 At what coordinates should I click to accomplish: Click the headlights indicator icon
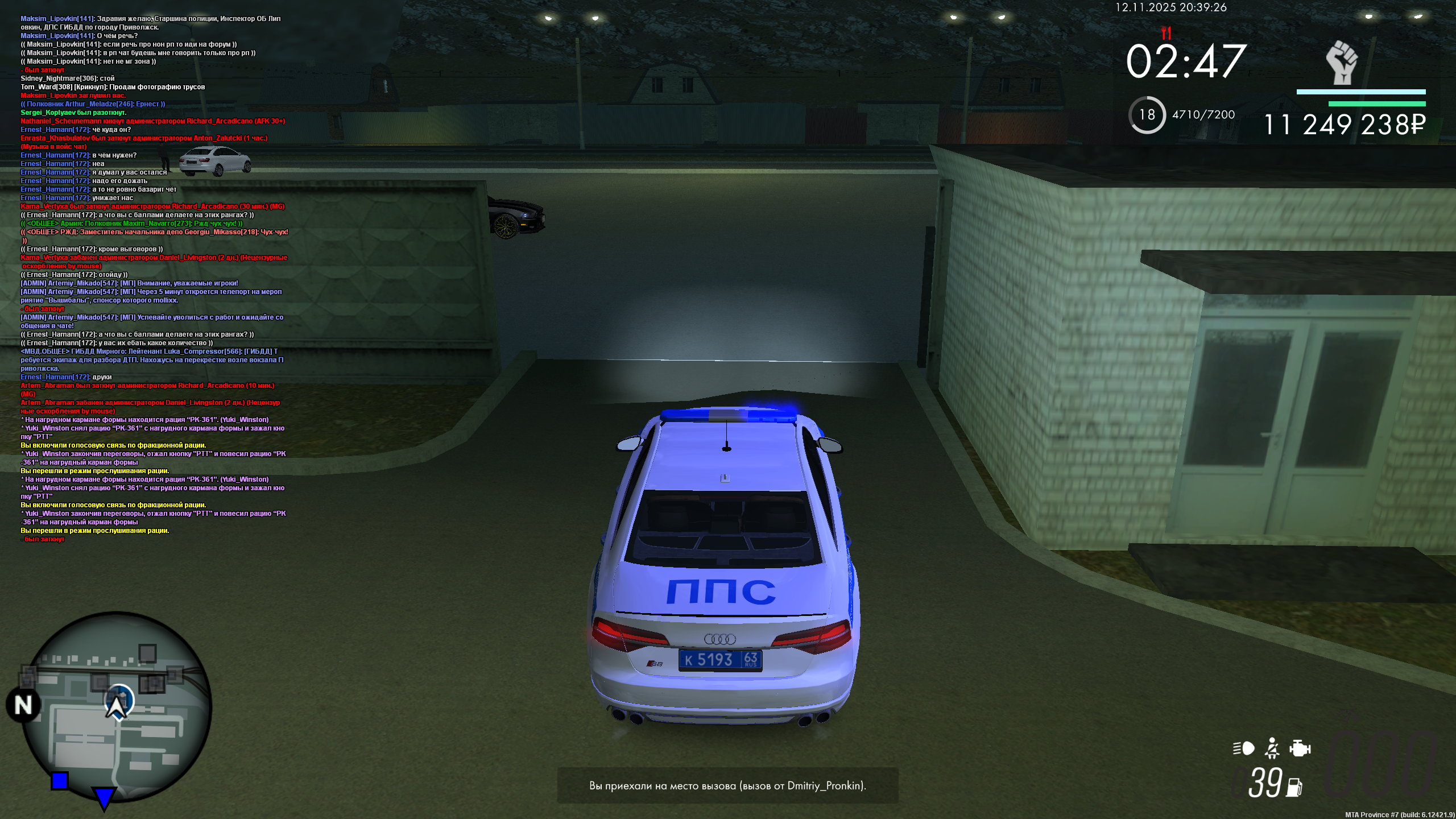(x=1245, y=748)
